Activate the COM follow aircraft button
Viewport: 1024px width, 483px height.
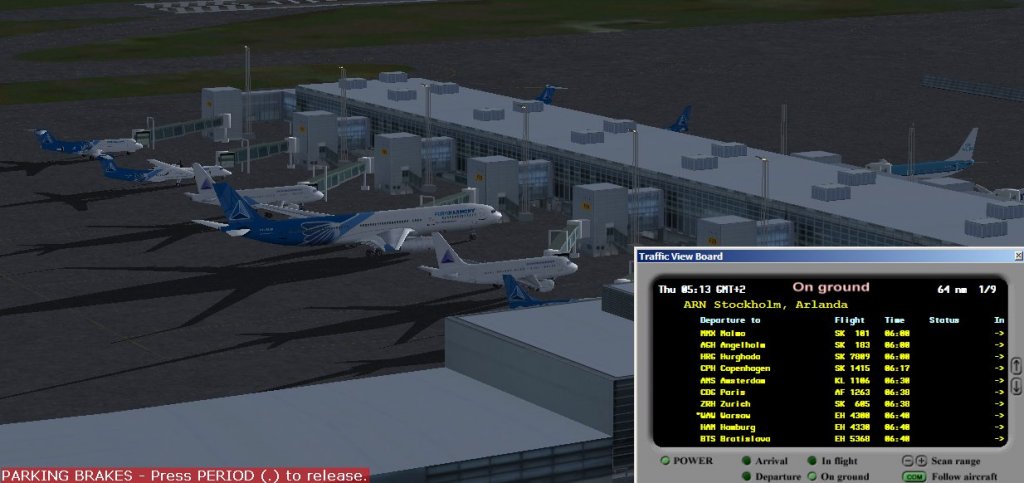(x=913, y=476)
